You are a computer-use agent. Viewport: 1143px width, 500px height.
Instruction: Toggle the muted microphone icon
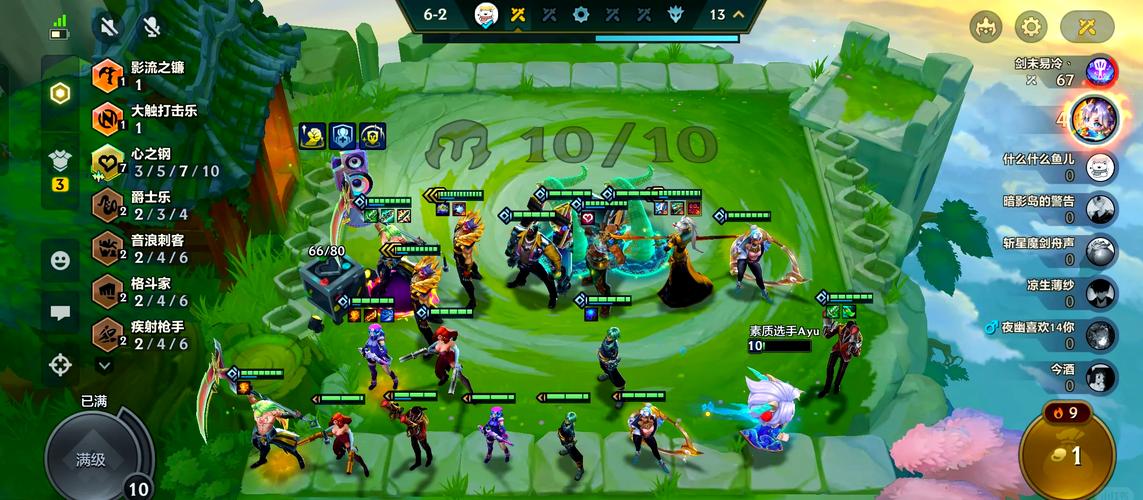[x=151, y=27]
